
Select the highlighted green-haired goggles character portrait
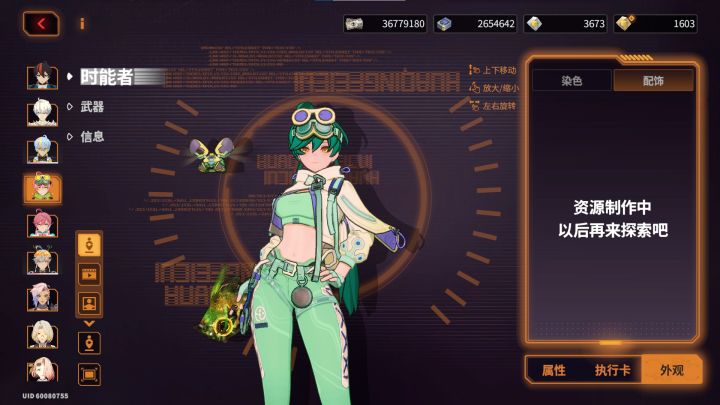coord(42,187)
